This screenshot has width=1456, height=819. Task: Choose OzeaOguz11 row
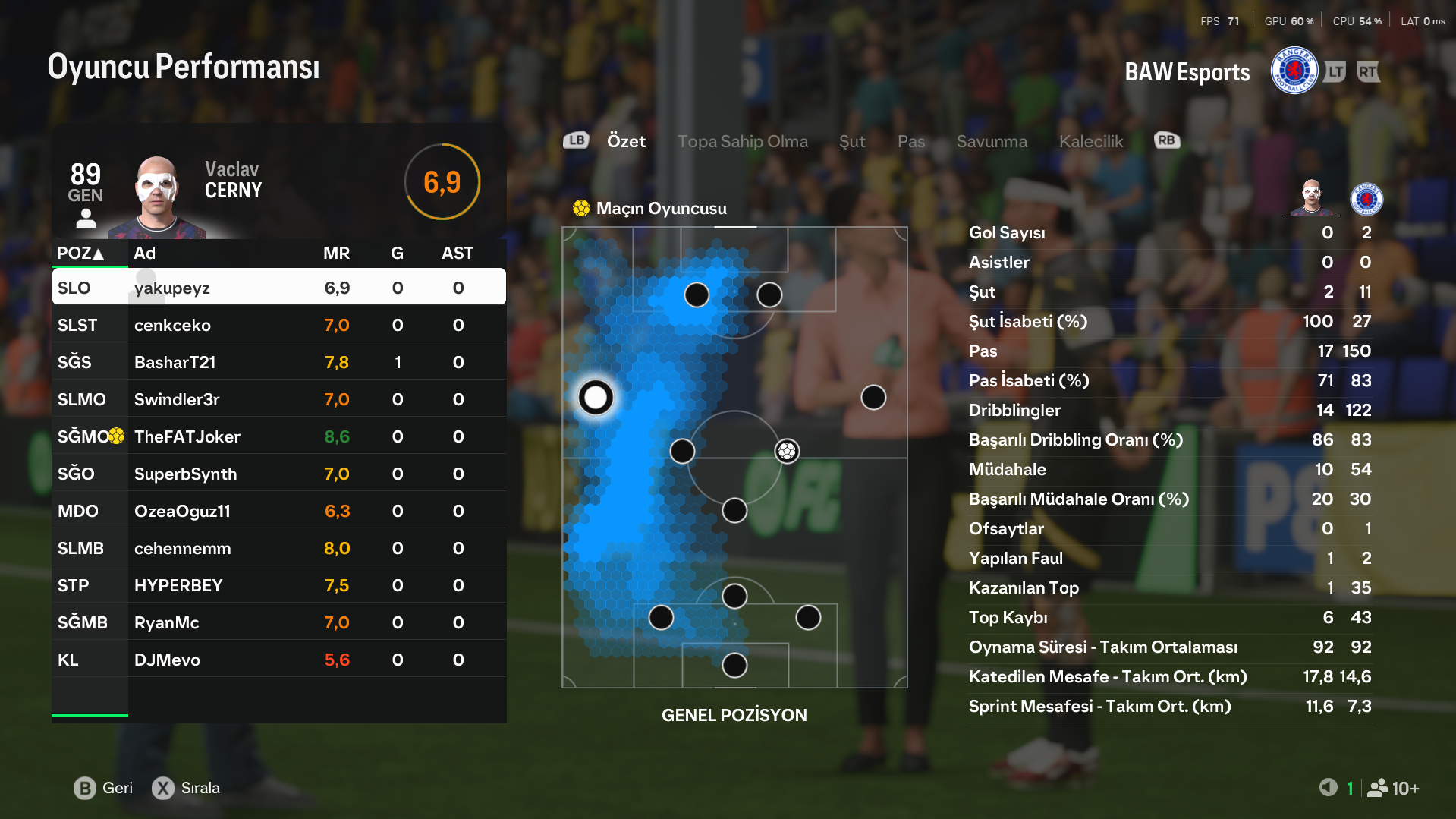pos(278,511)
